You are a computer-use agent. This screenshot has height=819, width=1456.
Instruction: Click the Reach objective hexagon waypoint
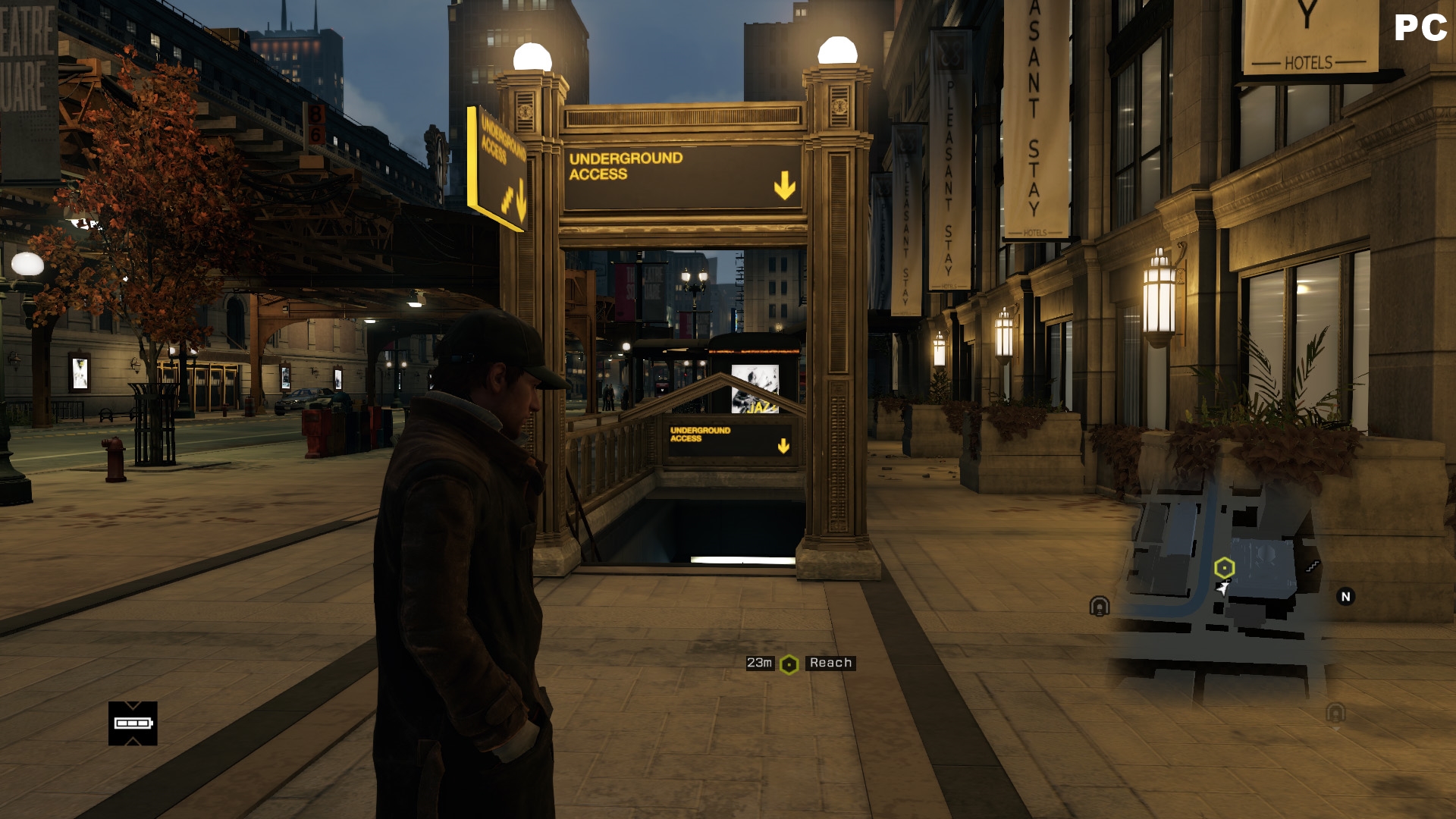789,664
